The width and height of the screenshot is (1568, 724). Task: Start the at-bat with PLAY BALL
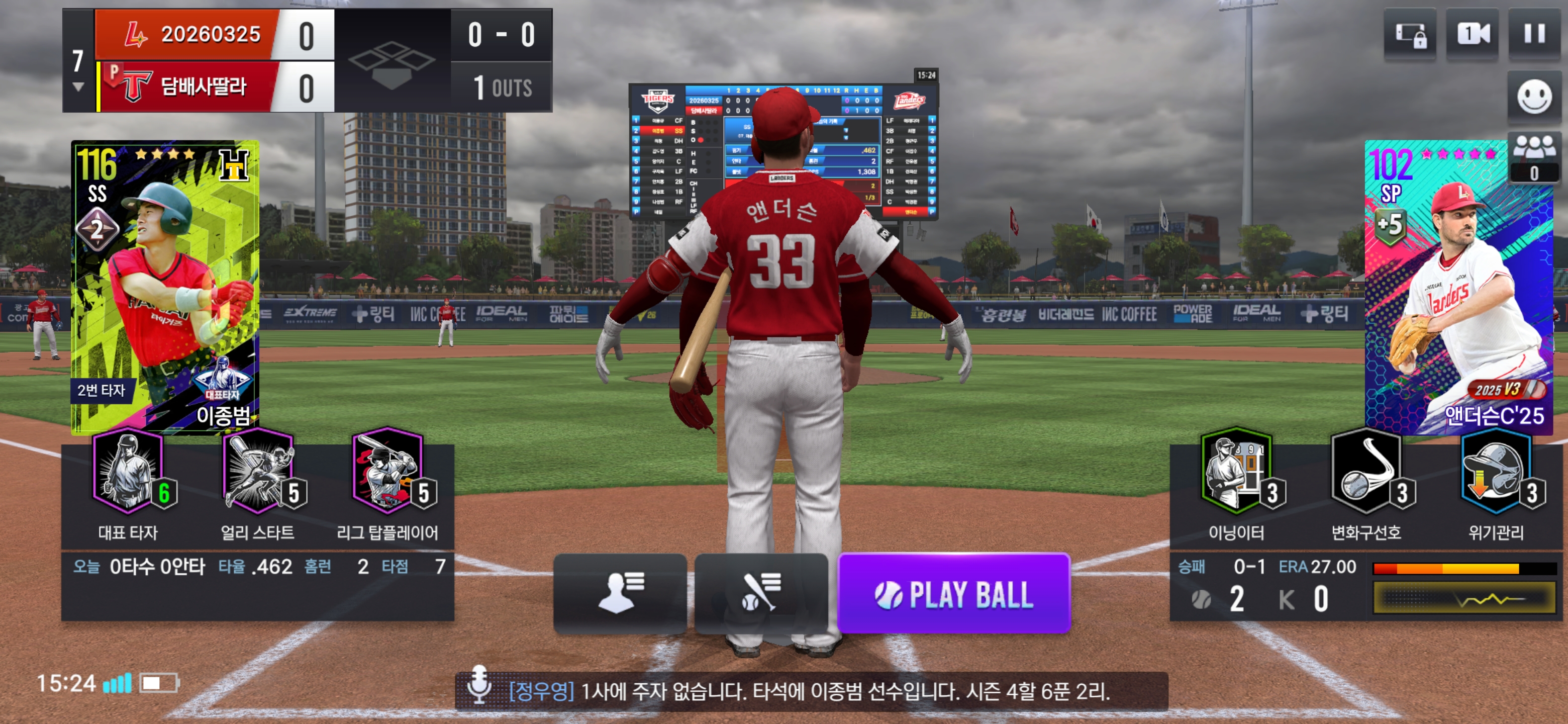[x=954, y=594]
